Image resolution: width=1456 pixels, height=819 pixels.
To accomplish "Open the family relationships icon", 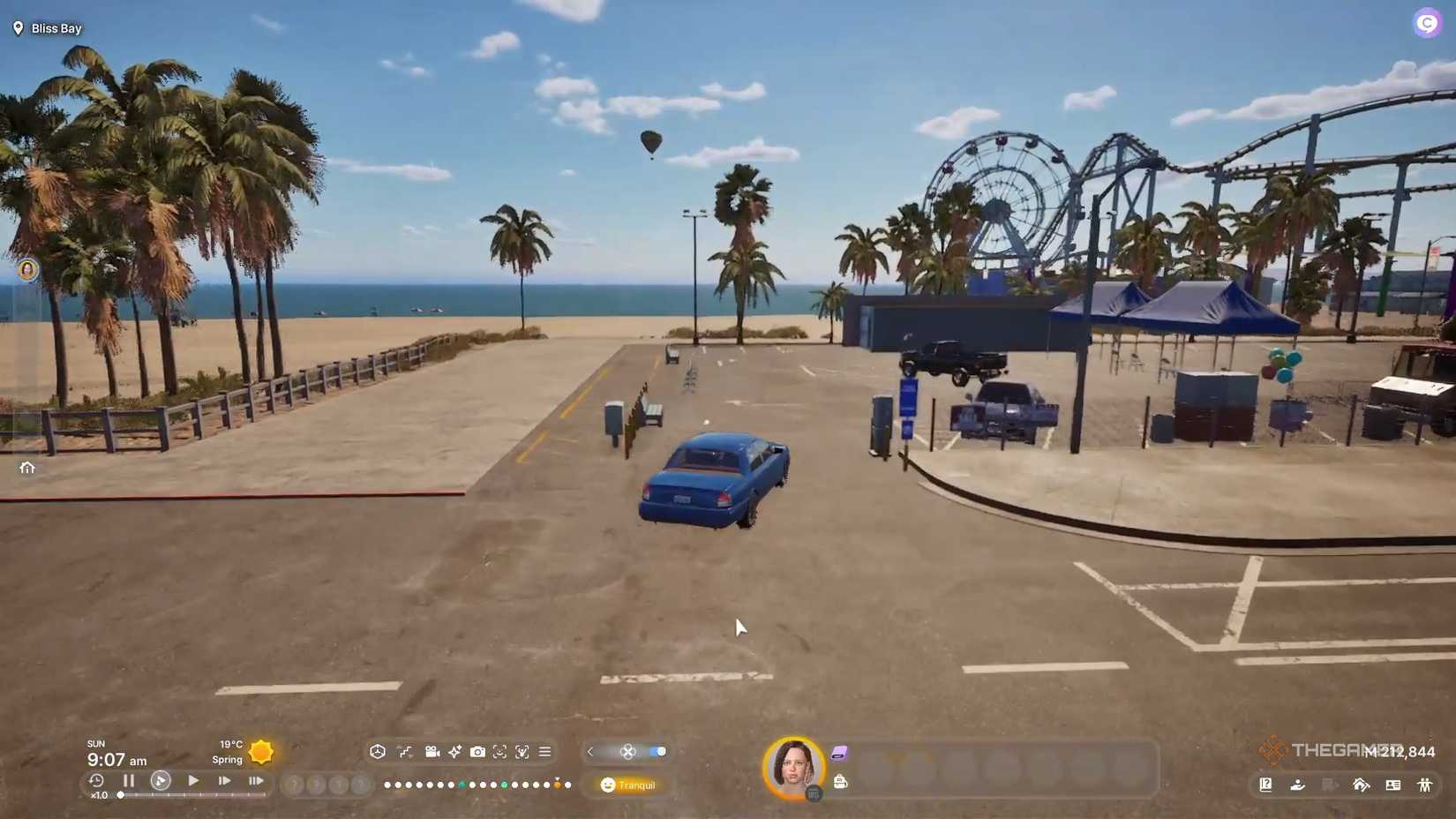I will tap(1425, 785).
